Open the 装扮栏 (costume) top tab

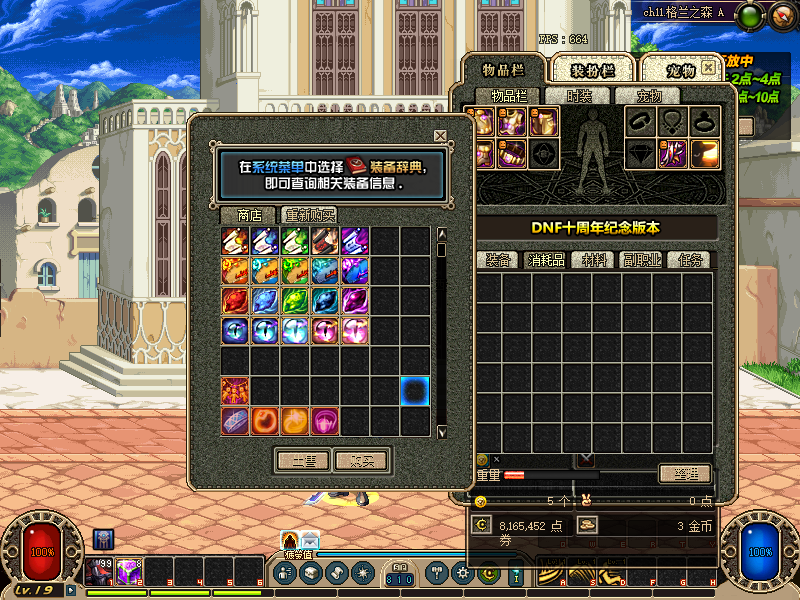[x=590, y=70]
